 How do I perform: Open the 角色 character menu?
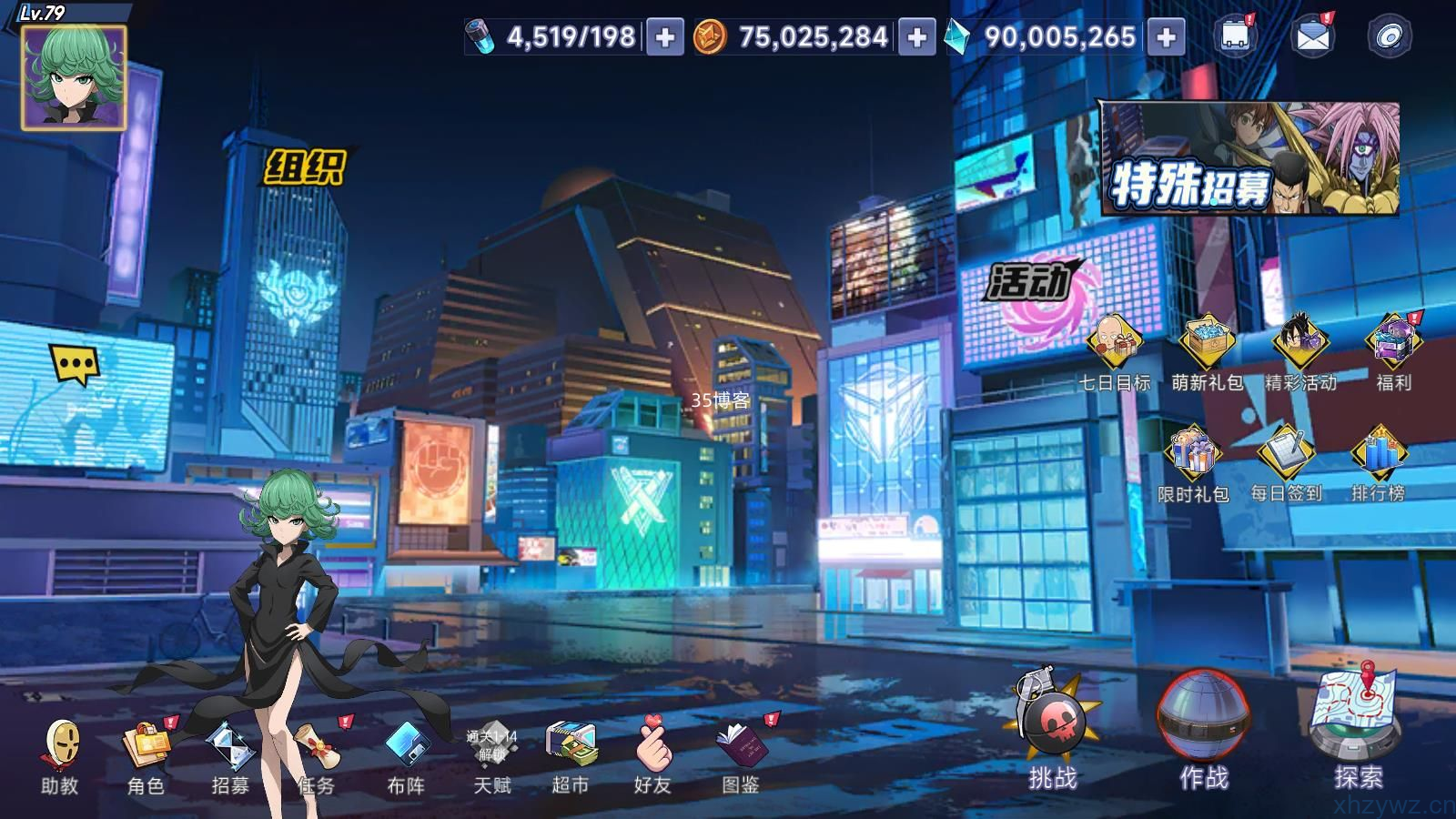(x=146, y=757)
